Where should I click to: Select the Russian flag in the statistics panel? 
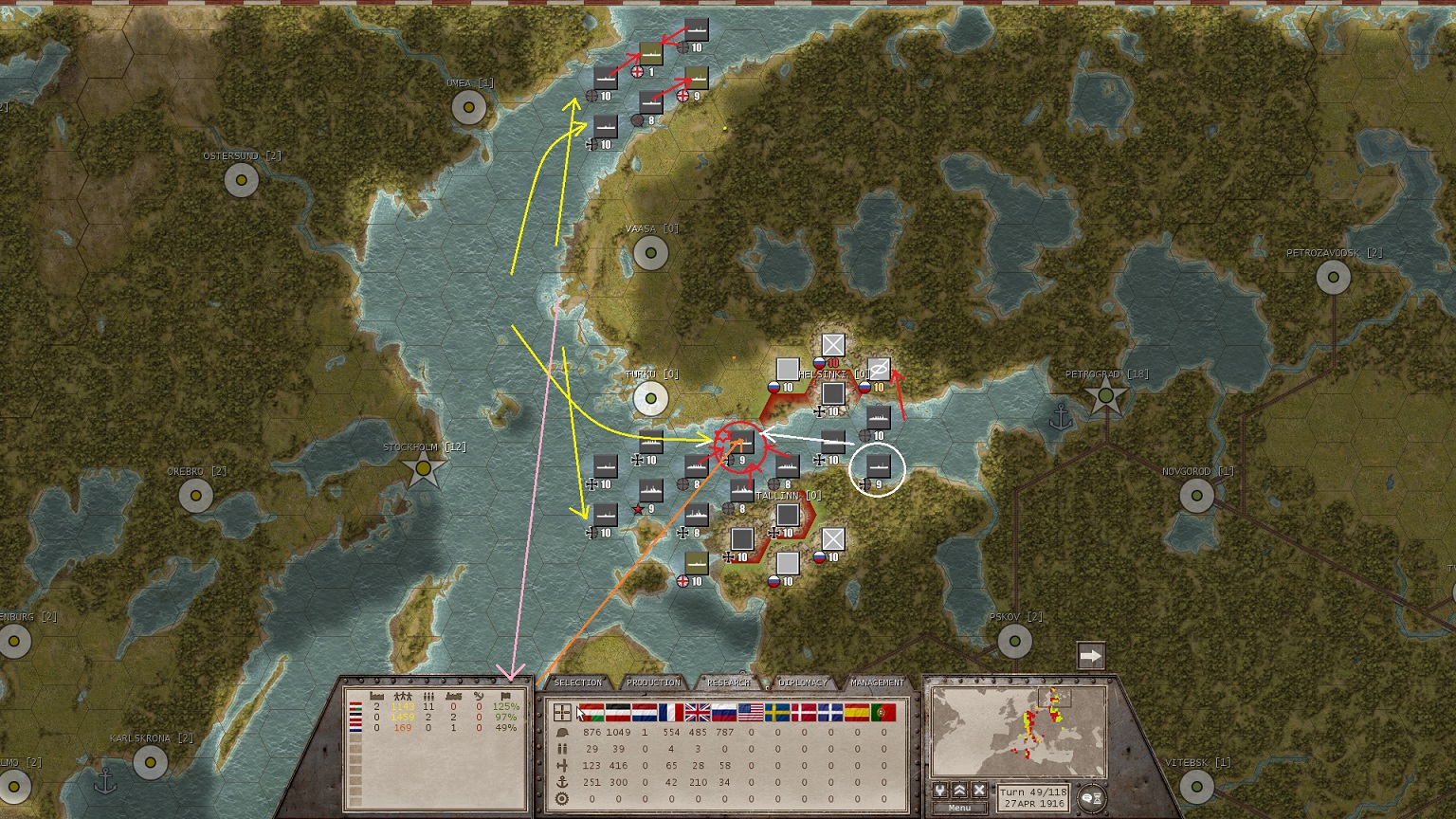723,712
